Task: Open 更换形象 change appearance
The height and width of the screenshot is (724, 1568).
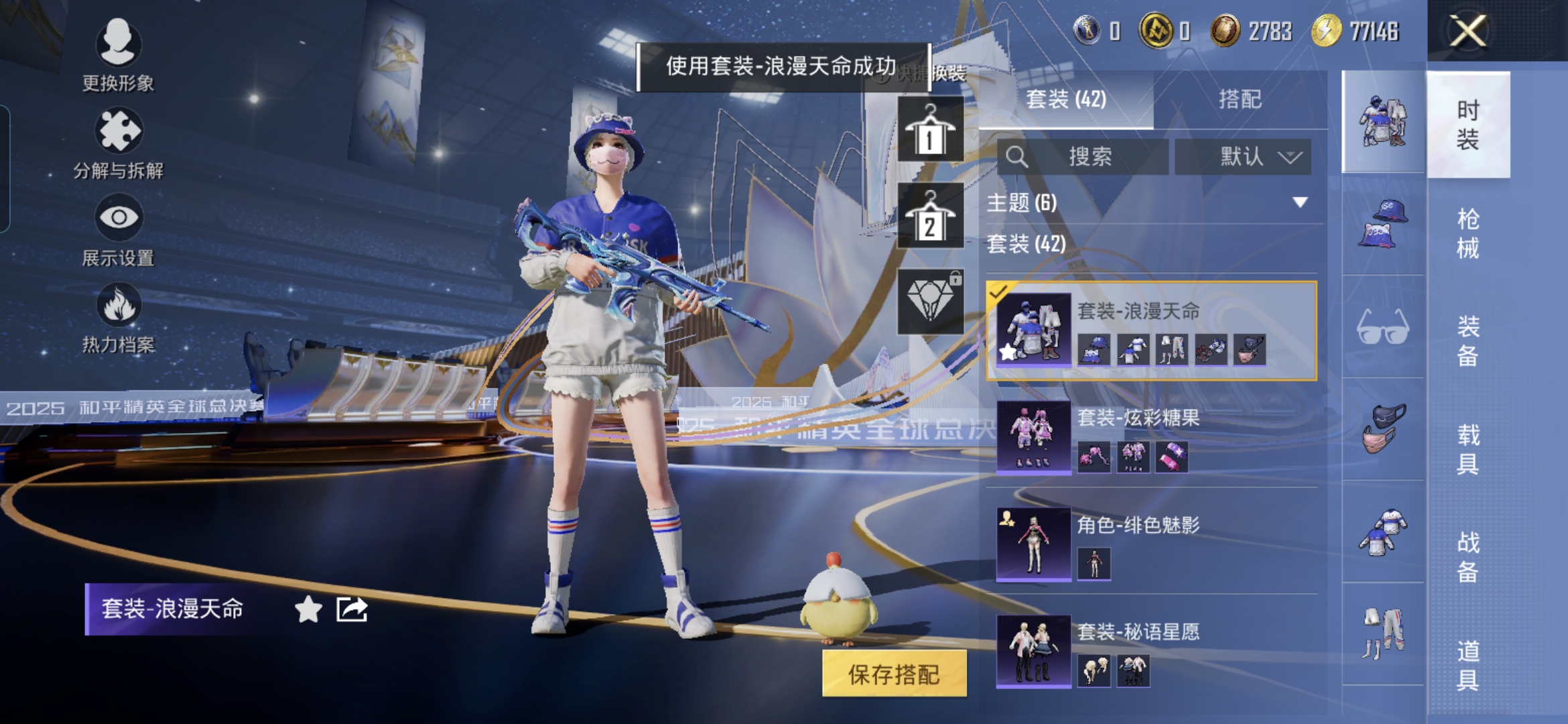Action: tap(118, 55)
